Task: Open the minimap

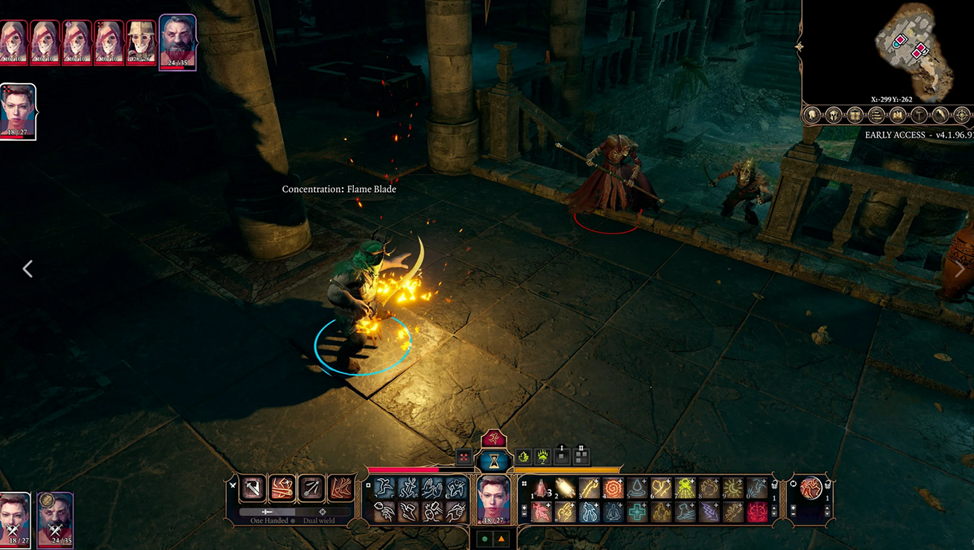Action: [886, 50]
